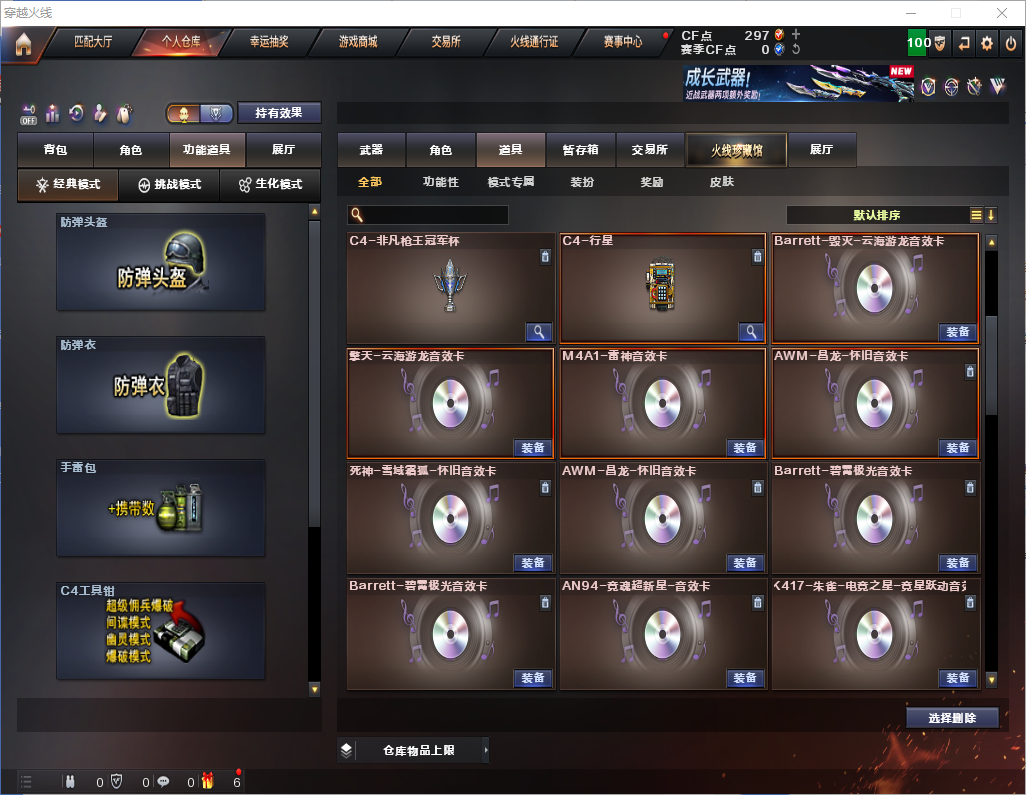
Task: Open the 武器 weapons warehouse tab
Action: point(371,150)
